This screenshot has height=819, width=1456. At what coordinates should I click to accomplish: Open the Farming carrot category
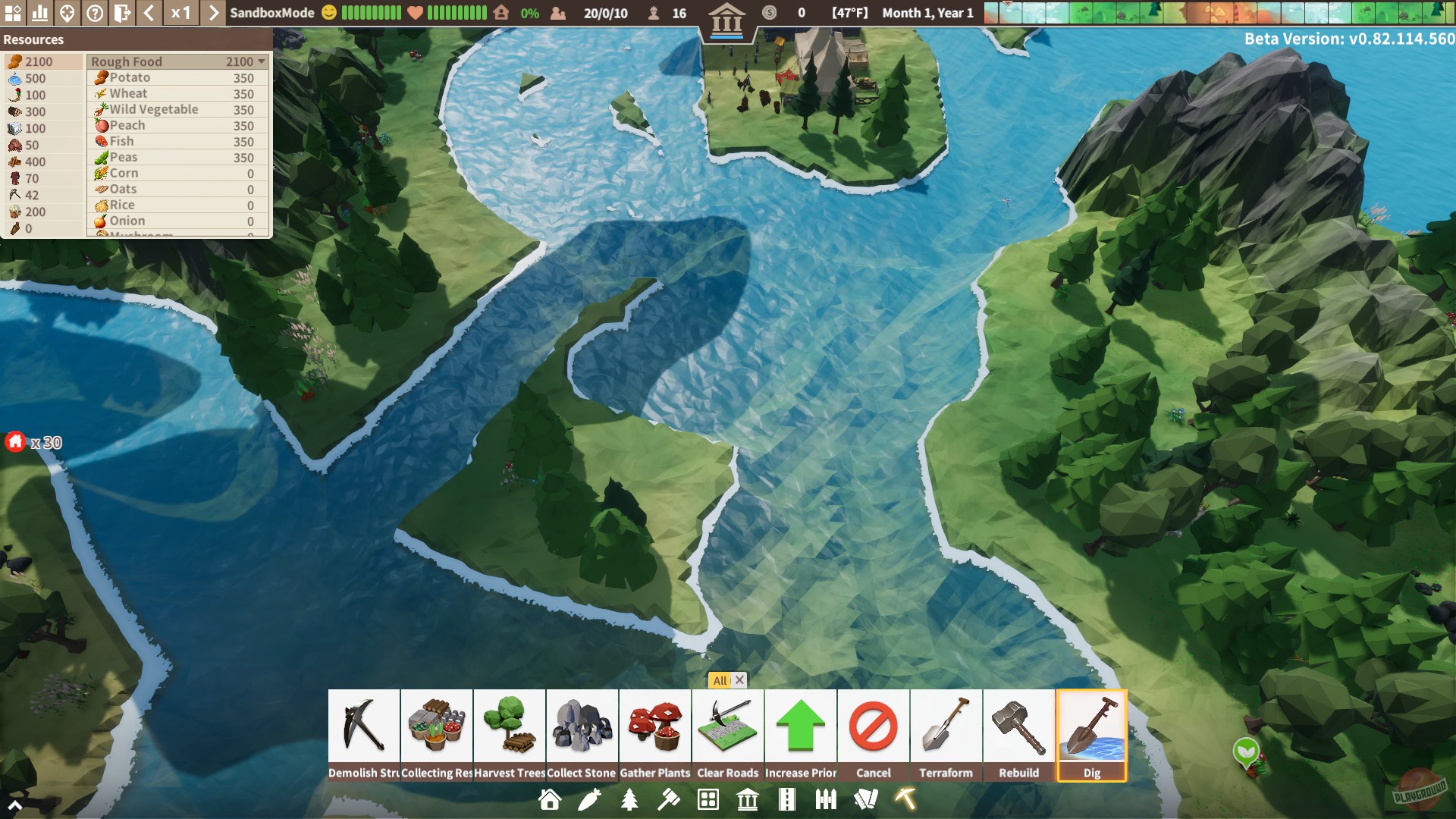coord(591,799)
